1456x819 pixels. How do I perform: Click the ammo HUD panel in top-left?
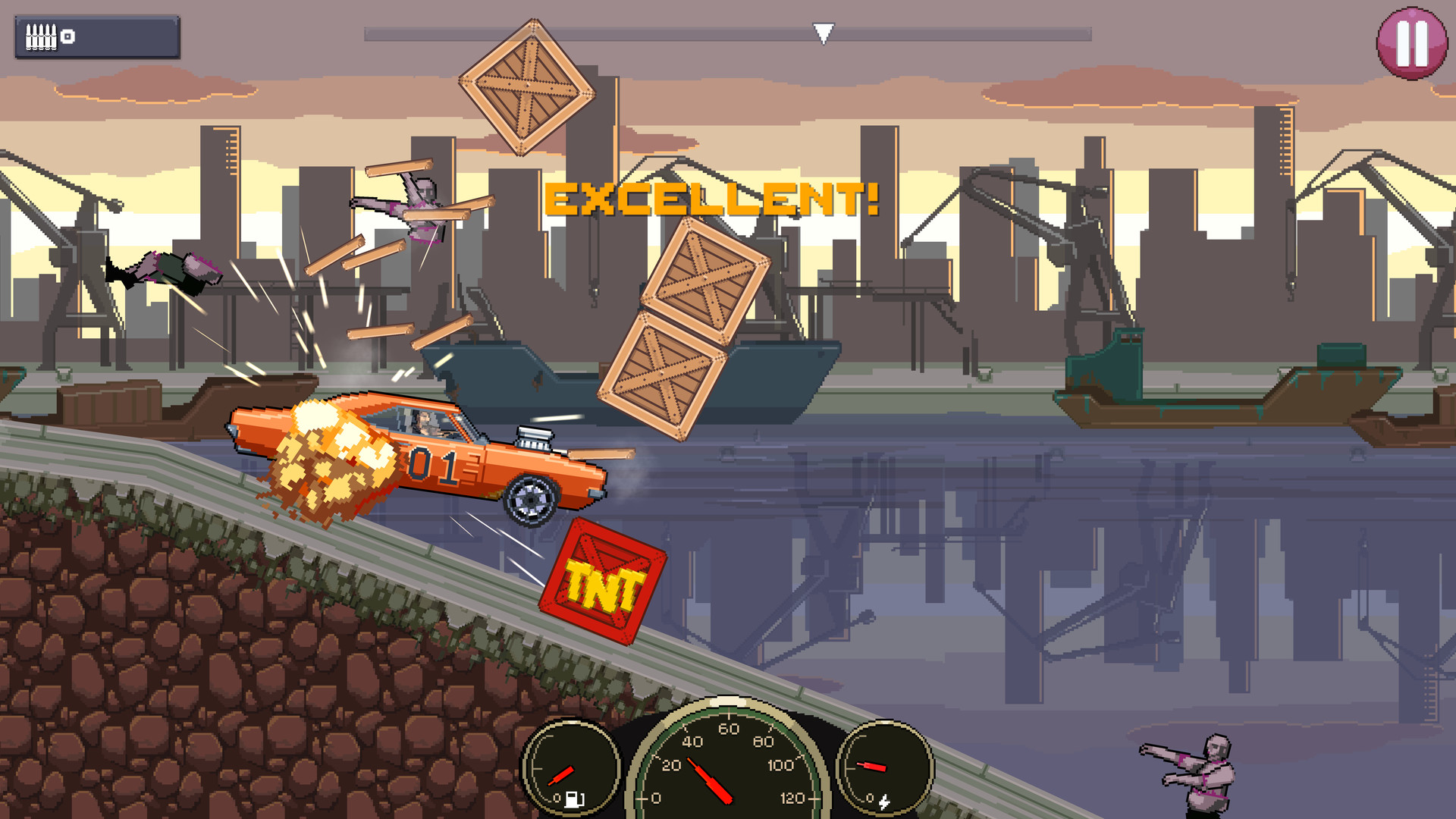(97, 35)
